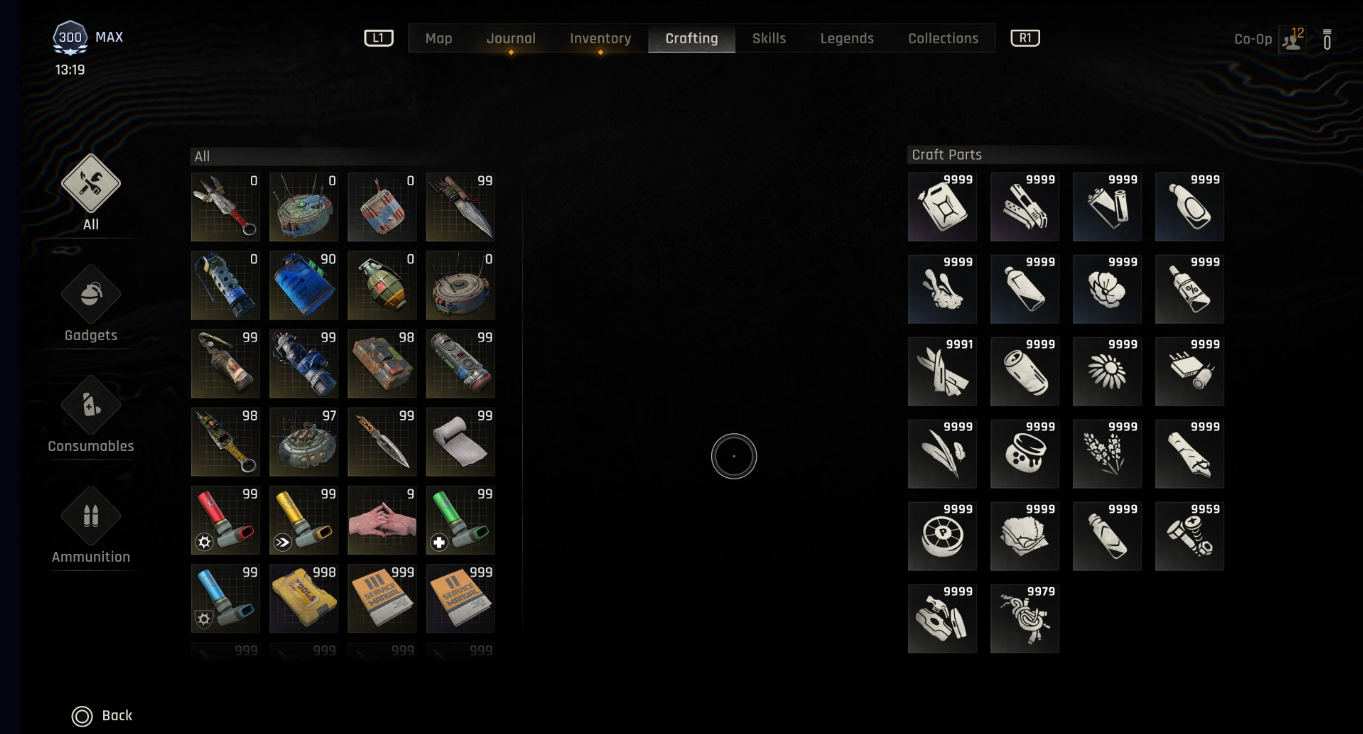Open the Legends tab
Screen dimensions: 1363x734
[x=847, y=38]
